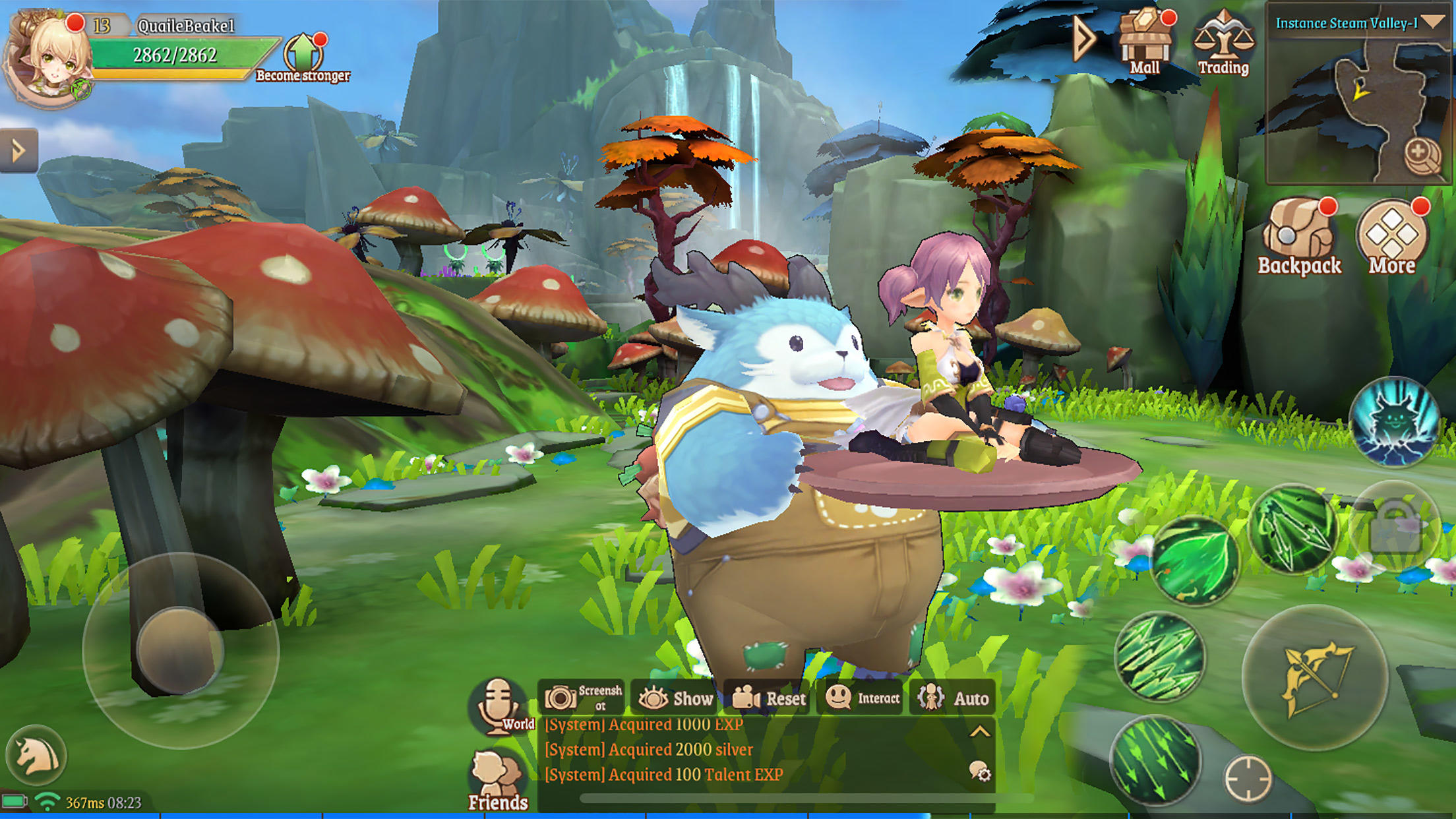Image resolution: width=1456 pixels, height=819 pixels.
Task: Take a photo with the Screenshot button
Action: tap(582, 698)
